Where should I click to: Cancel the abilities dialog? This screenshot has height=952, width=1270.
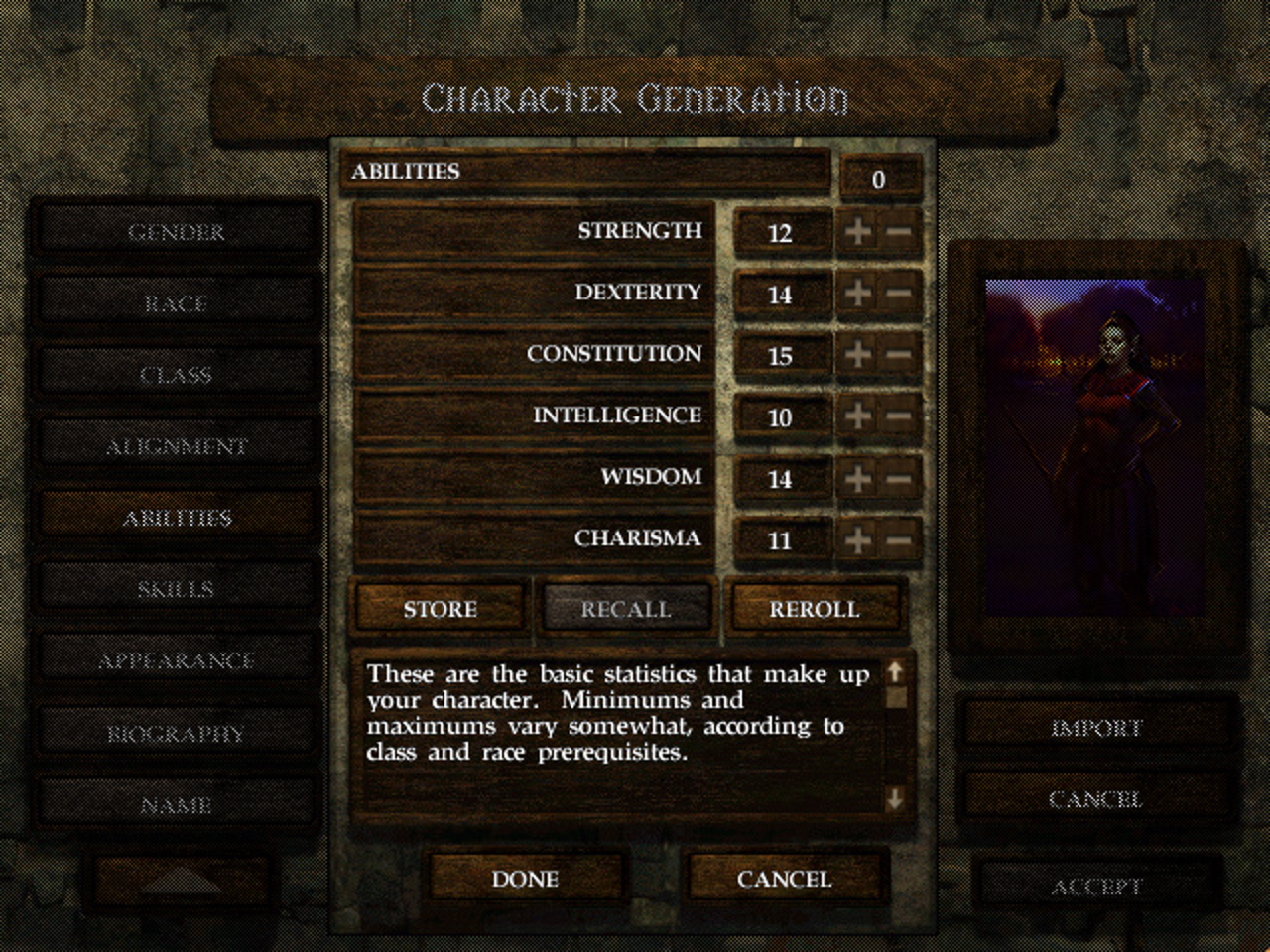click(x=782, y=879)
